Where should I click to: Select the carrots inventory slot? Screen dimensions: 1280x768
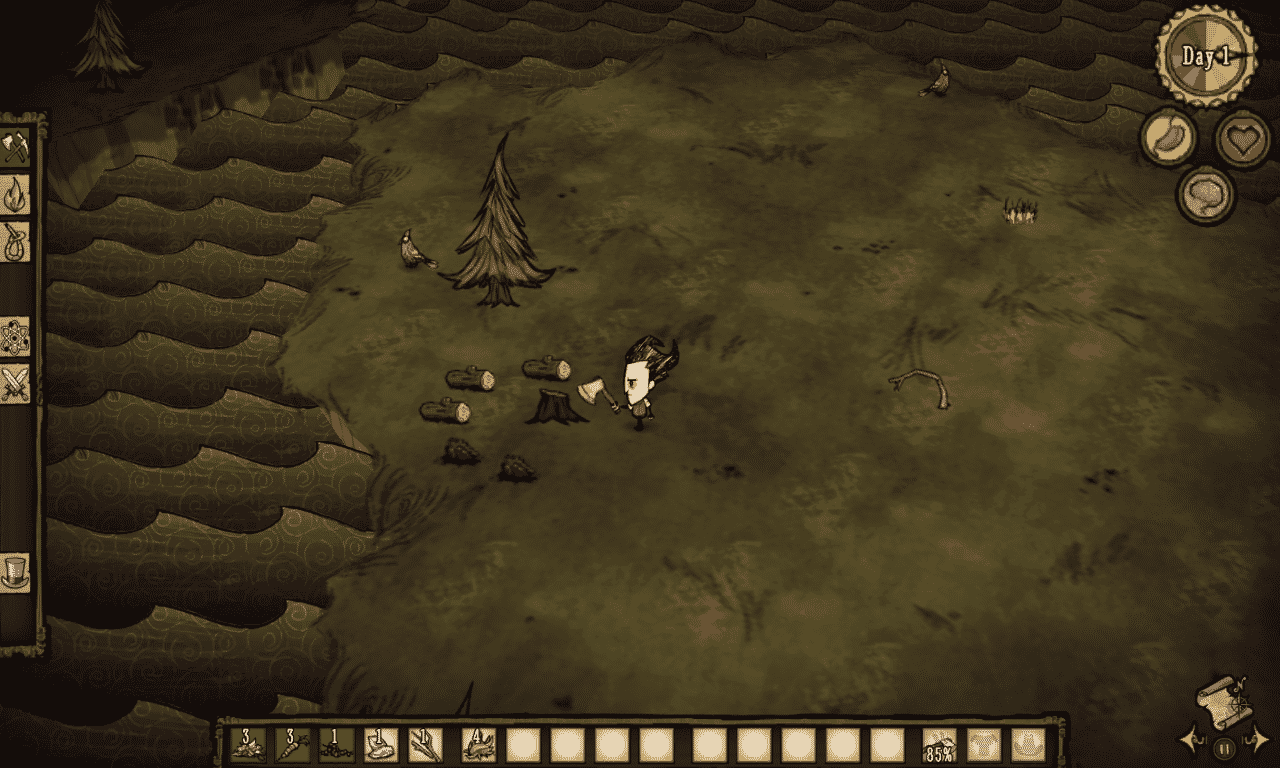pos(293,745)
